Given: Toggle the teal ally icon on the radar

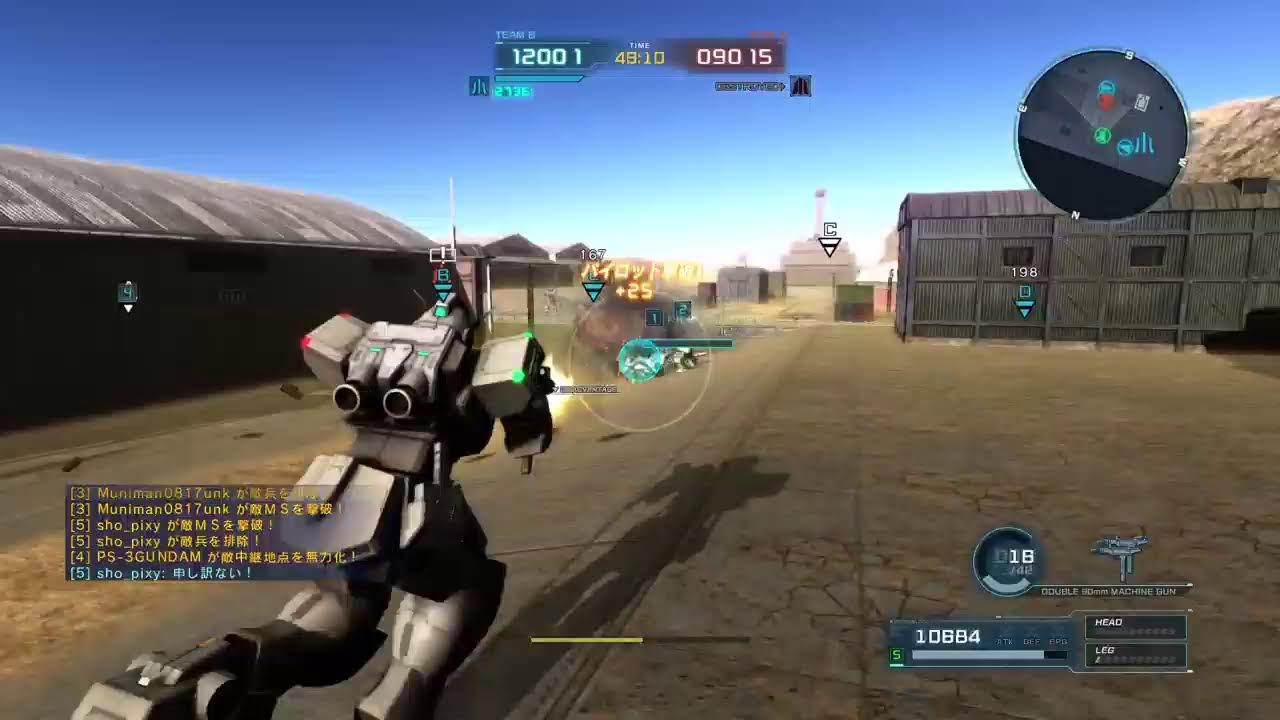Looking at the screenshot, I should (x=1107, y=87).
